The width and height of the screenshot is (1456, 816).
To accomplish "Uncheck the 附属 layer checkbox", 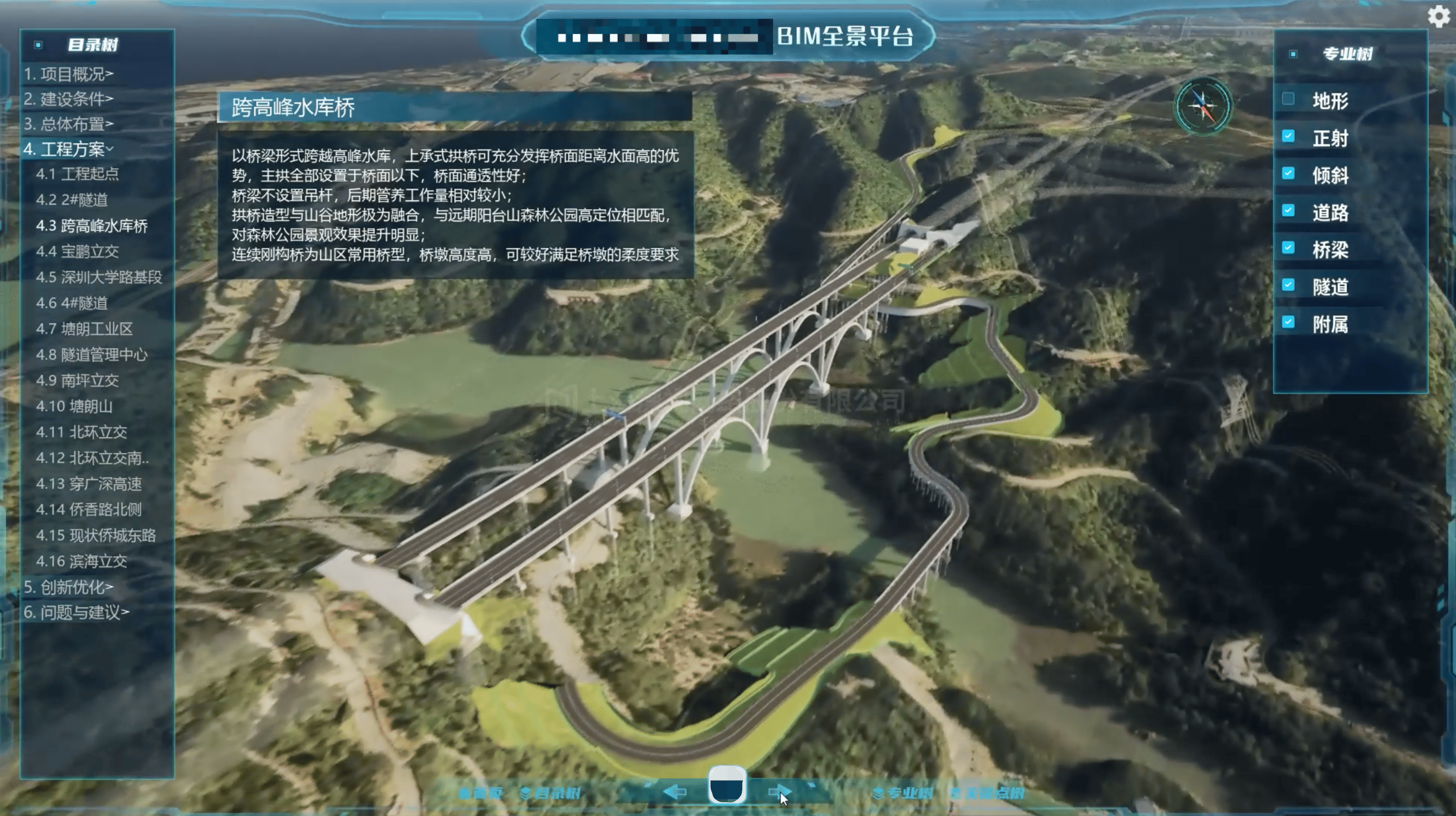I will (x=1288, y=322).
